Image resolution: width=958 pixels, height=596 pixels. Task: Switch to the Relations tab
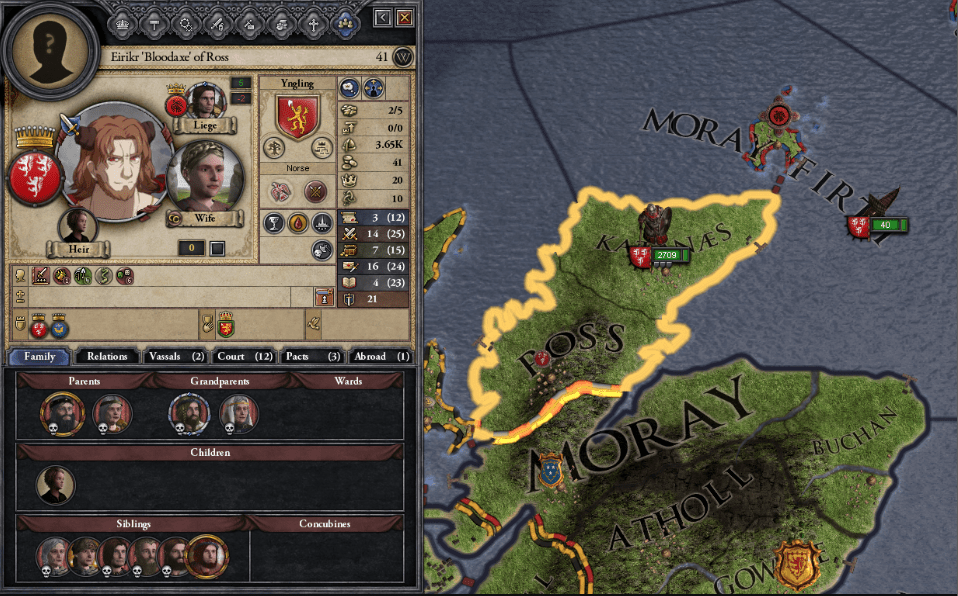tap(107, 356)
